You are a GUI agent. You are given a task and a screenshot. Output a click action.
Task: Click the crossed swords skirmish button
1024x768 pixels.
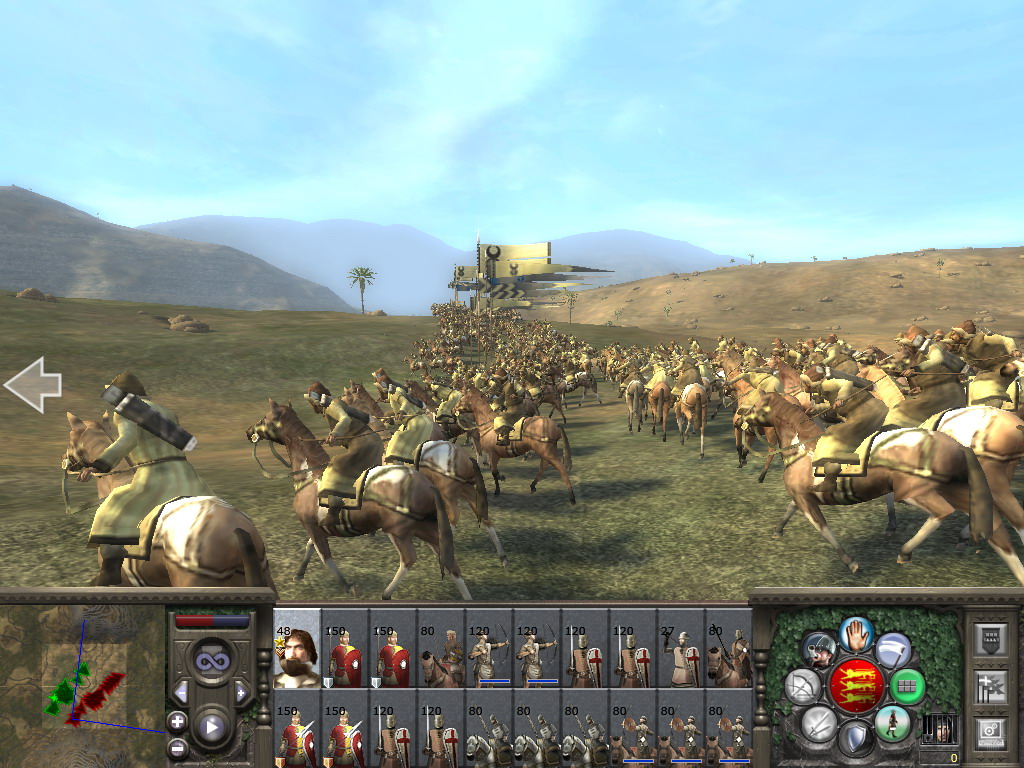pyautogui.click(x=819, y=723)
